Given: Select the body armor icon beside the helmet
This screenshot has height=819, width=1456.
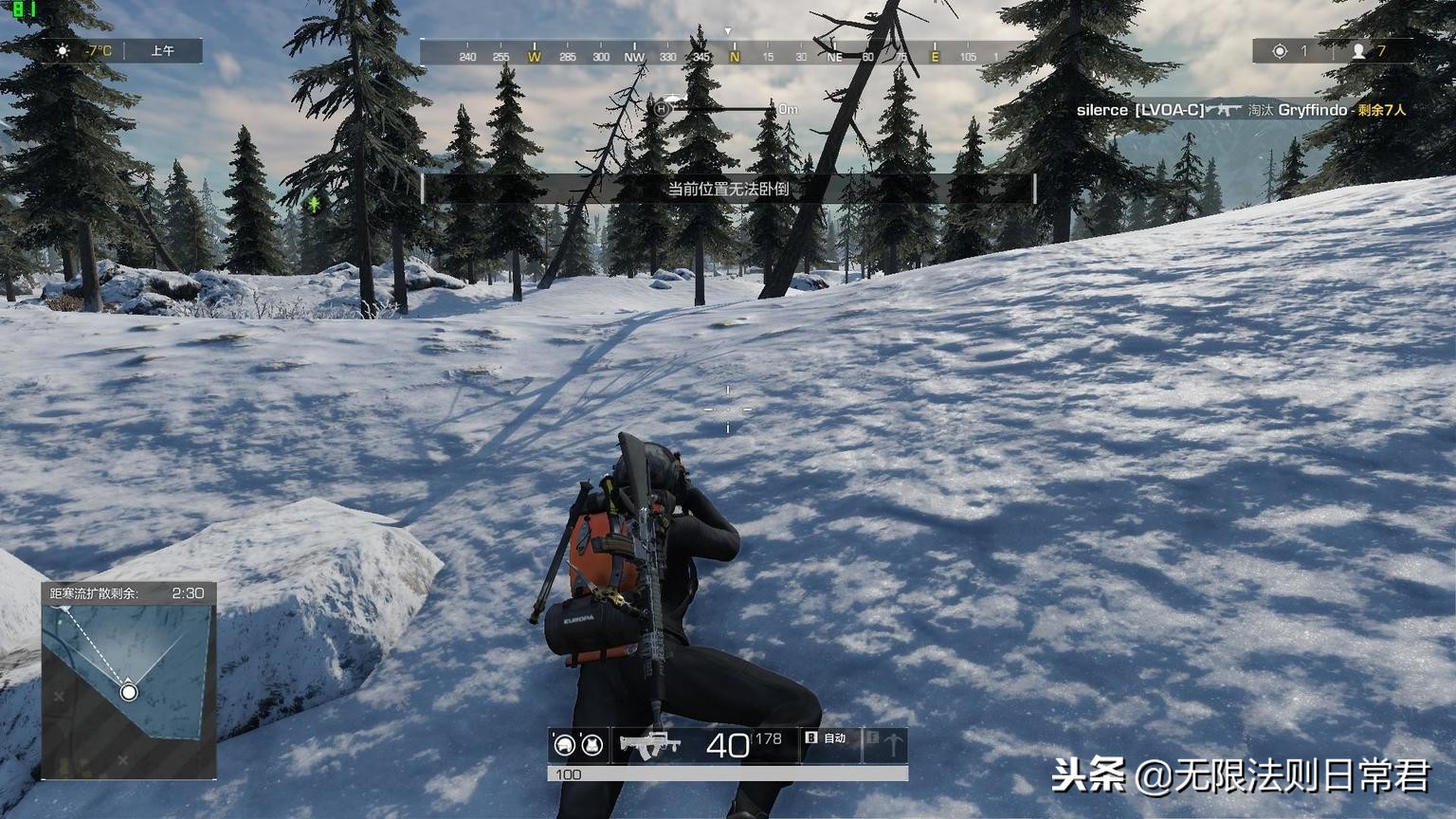Looking at the screenshot, I should (x=591, y=746).
